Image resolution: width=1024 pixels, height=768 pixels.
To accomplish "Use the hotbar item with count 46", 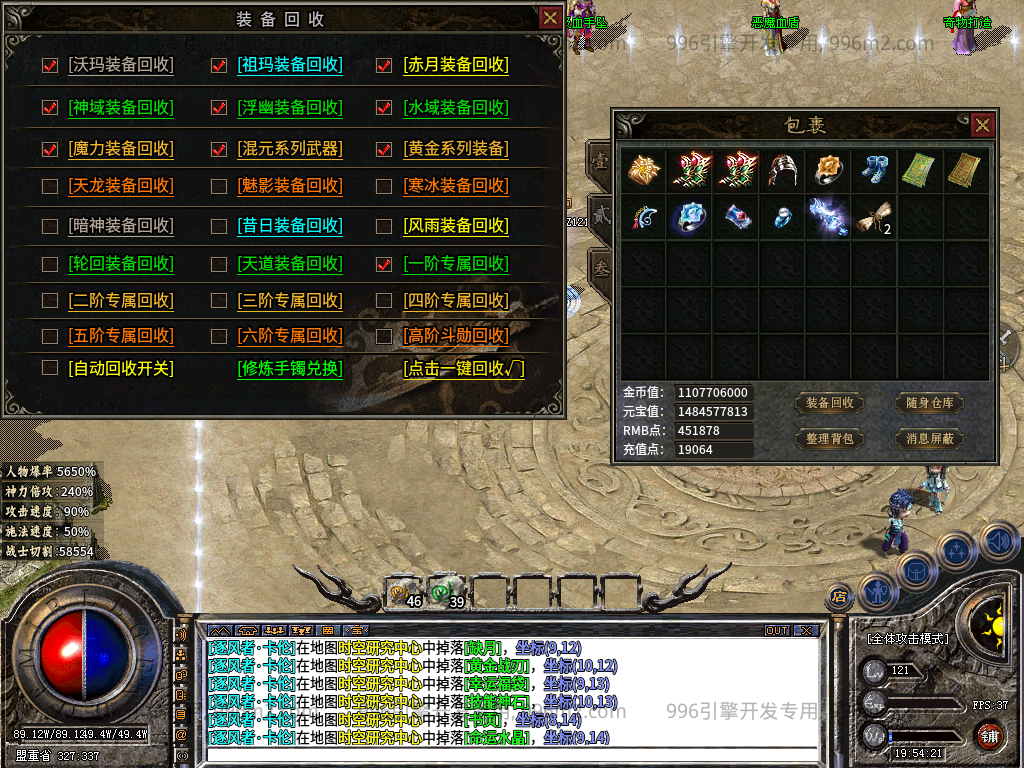I will 404,593.
